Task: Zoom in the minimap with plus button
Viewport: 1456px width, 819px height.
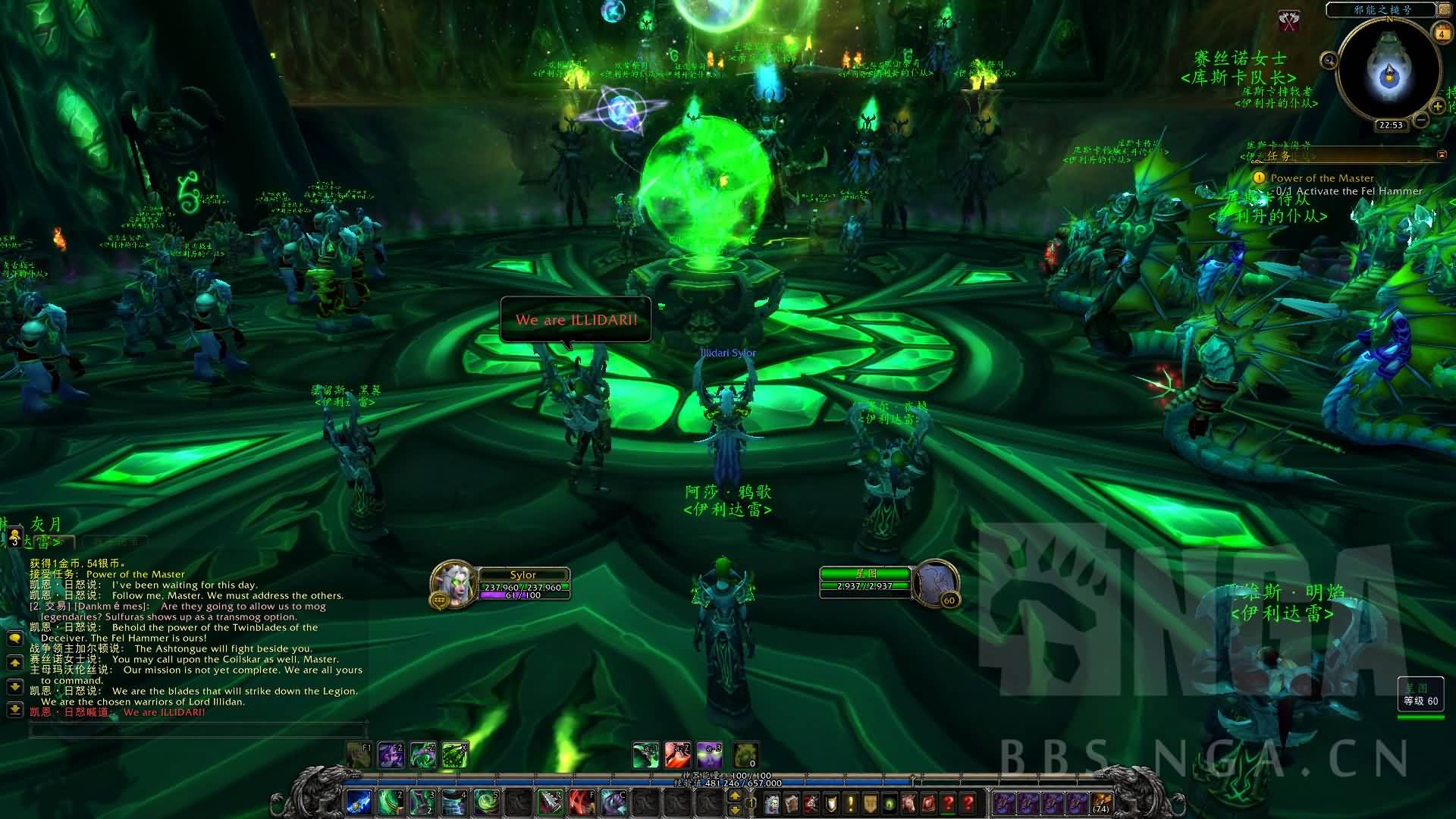Action: tap(1437, 107)
